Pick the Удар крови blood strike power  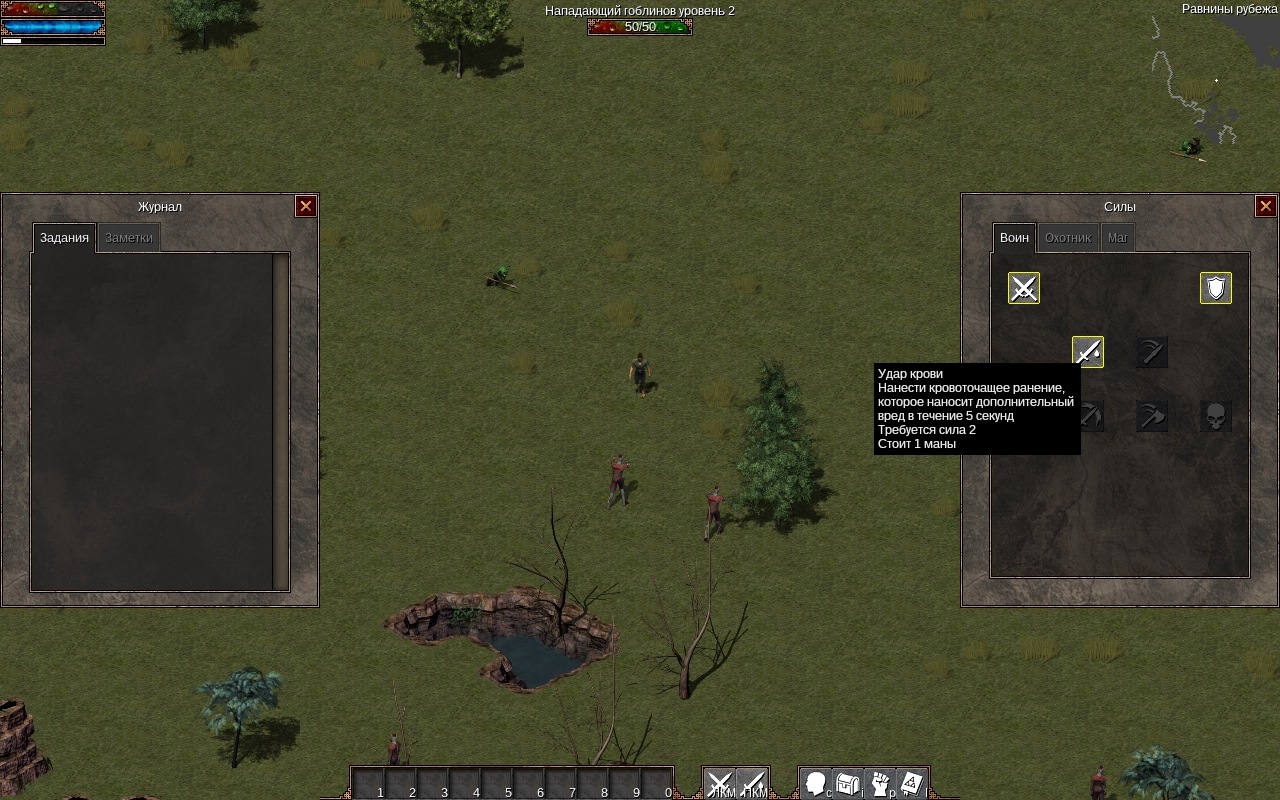1088,352
